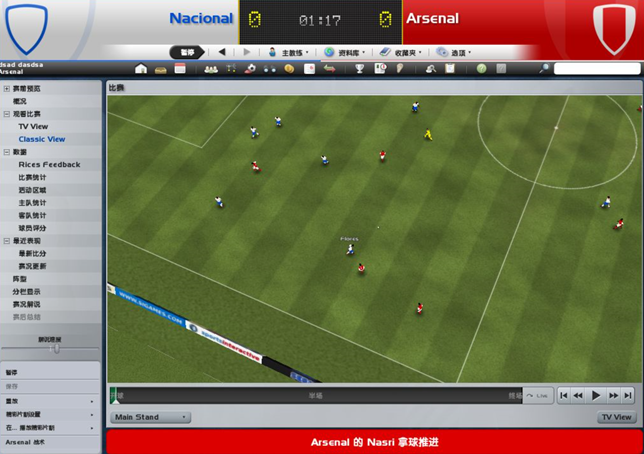
Task: Open the 主教练 manager menu
Action: coord(287,52)
